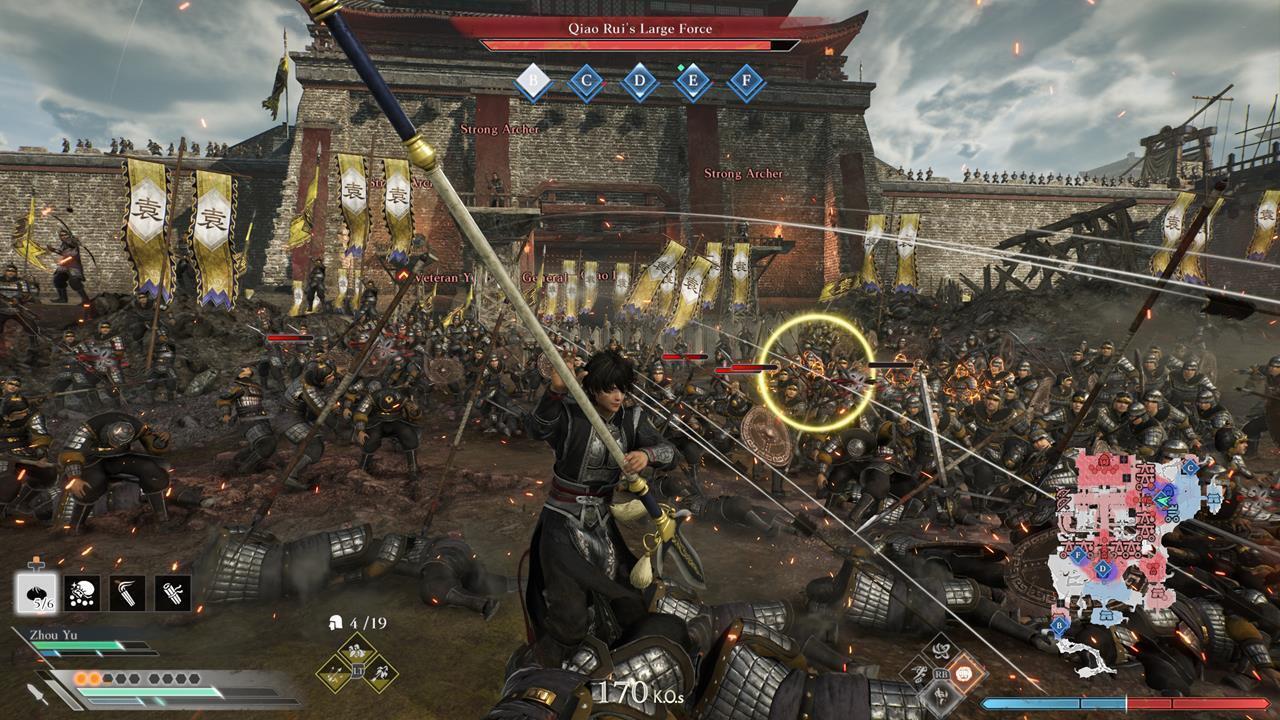Select the signal horn item slot
Viewport: 1280px width, 720px height.
[127, 593]
